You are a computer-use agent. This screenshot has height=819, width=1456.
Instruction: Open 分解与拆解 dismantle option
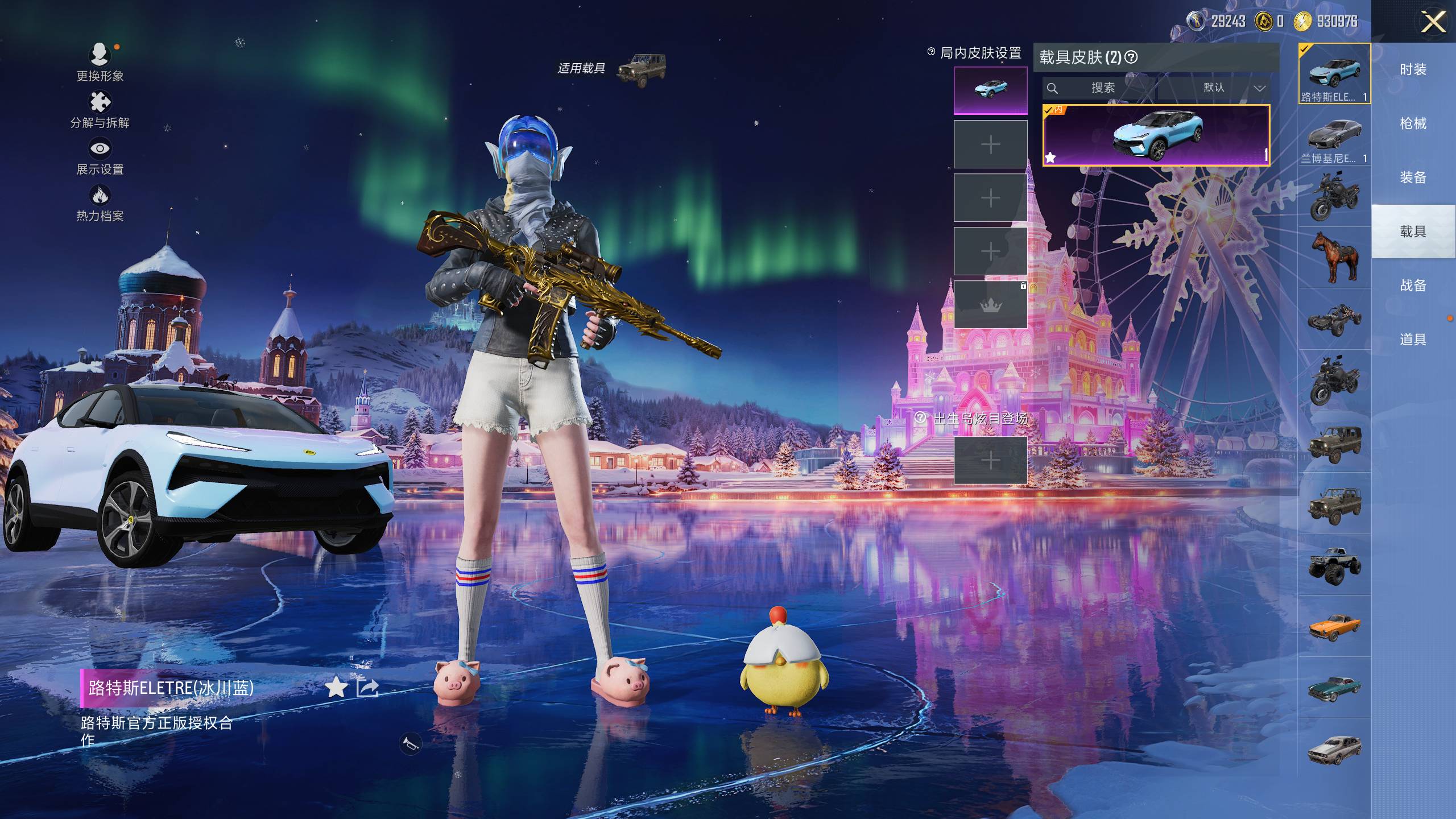coord(100,110)
